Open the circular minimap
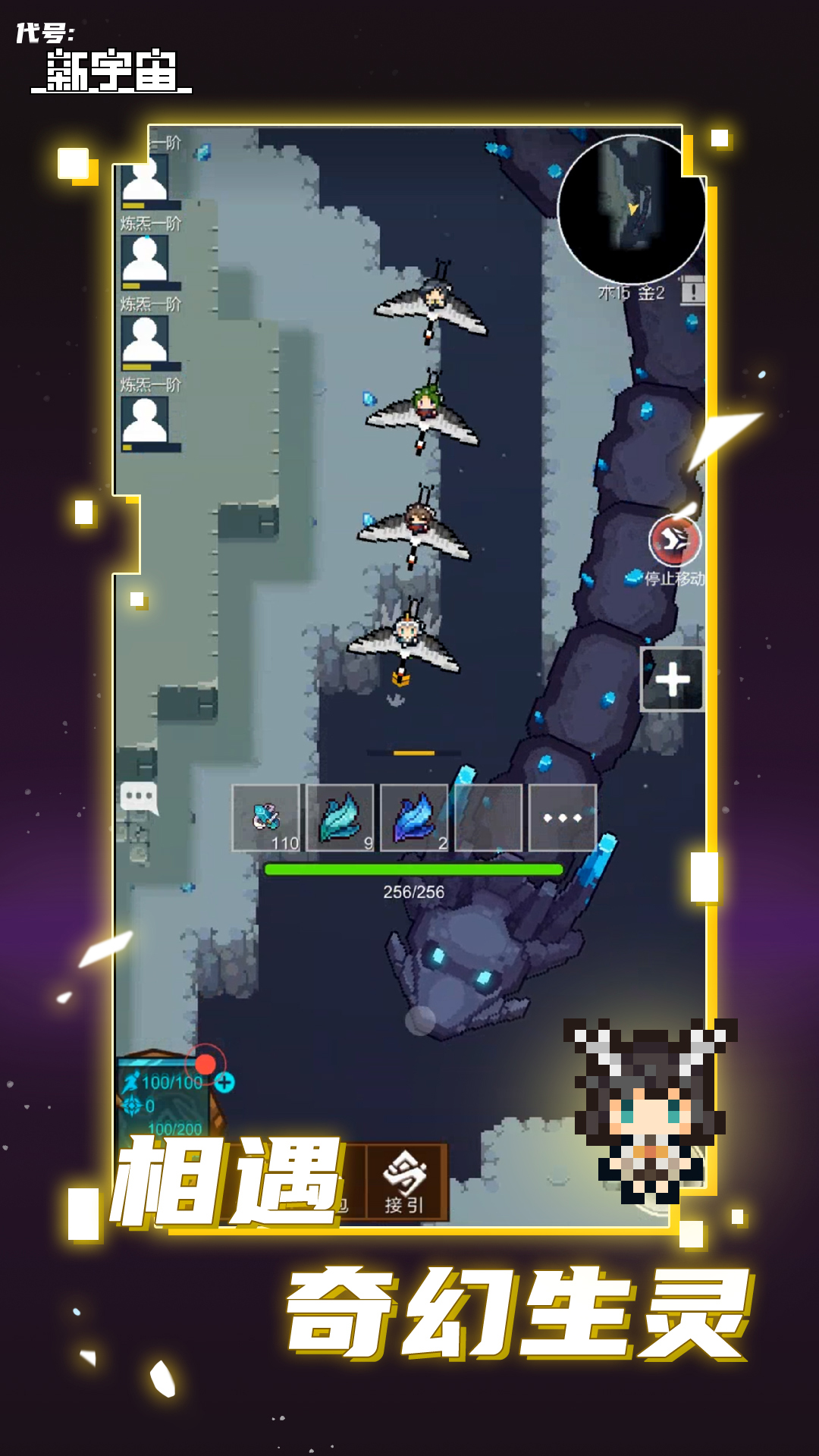819x1456 pixels. pos(632,209)
